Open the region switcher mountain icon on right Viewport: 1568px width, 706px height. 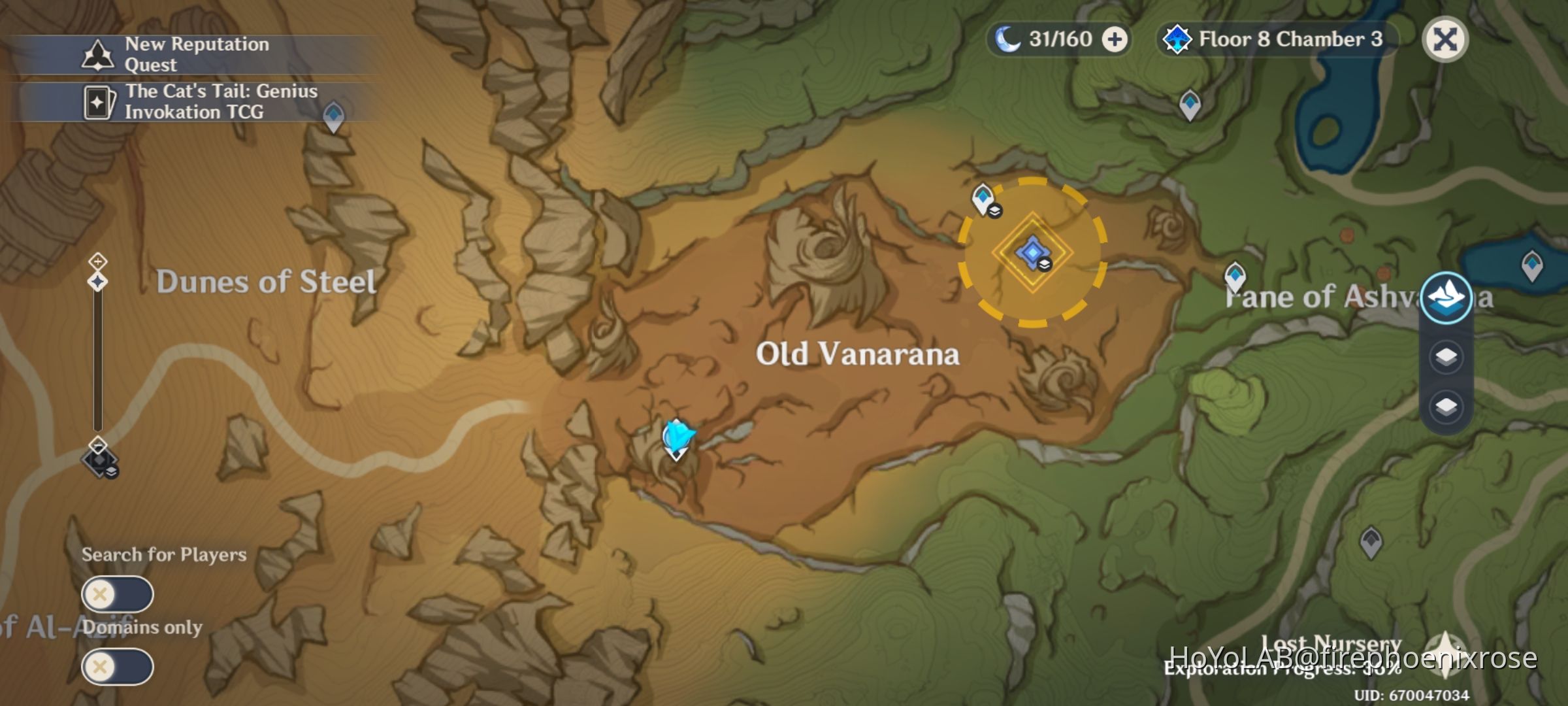(x=1446, y=297)
